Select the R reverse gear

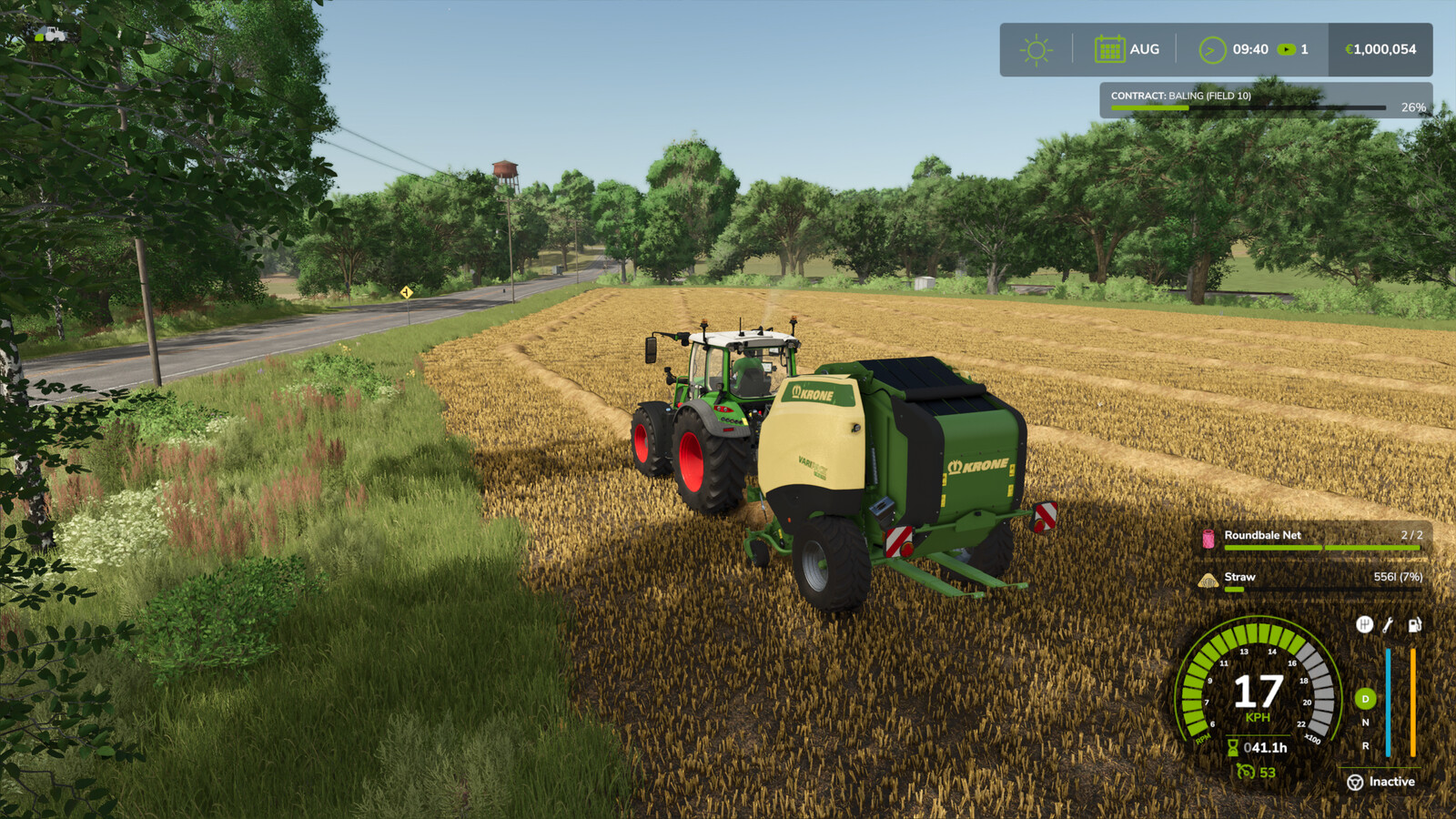(1364, 745)
